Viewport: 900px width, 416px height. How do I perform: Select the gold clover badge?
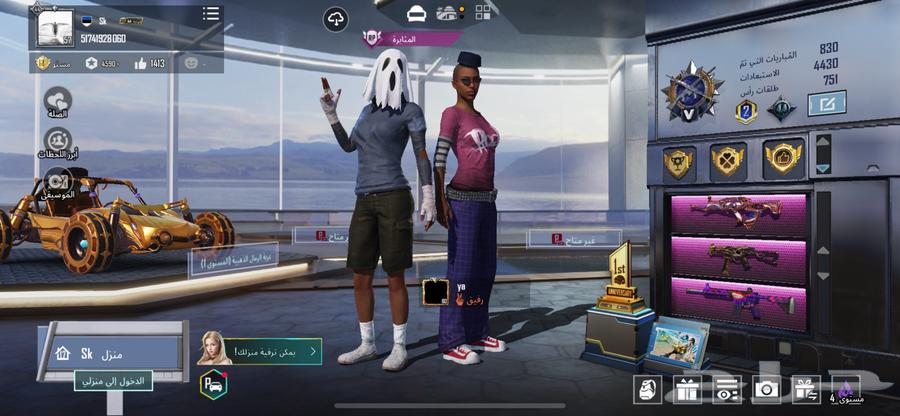(727, 160)
